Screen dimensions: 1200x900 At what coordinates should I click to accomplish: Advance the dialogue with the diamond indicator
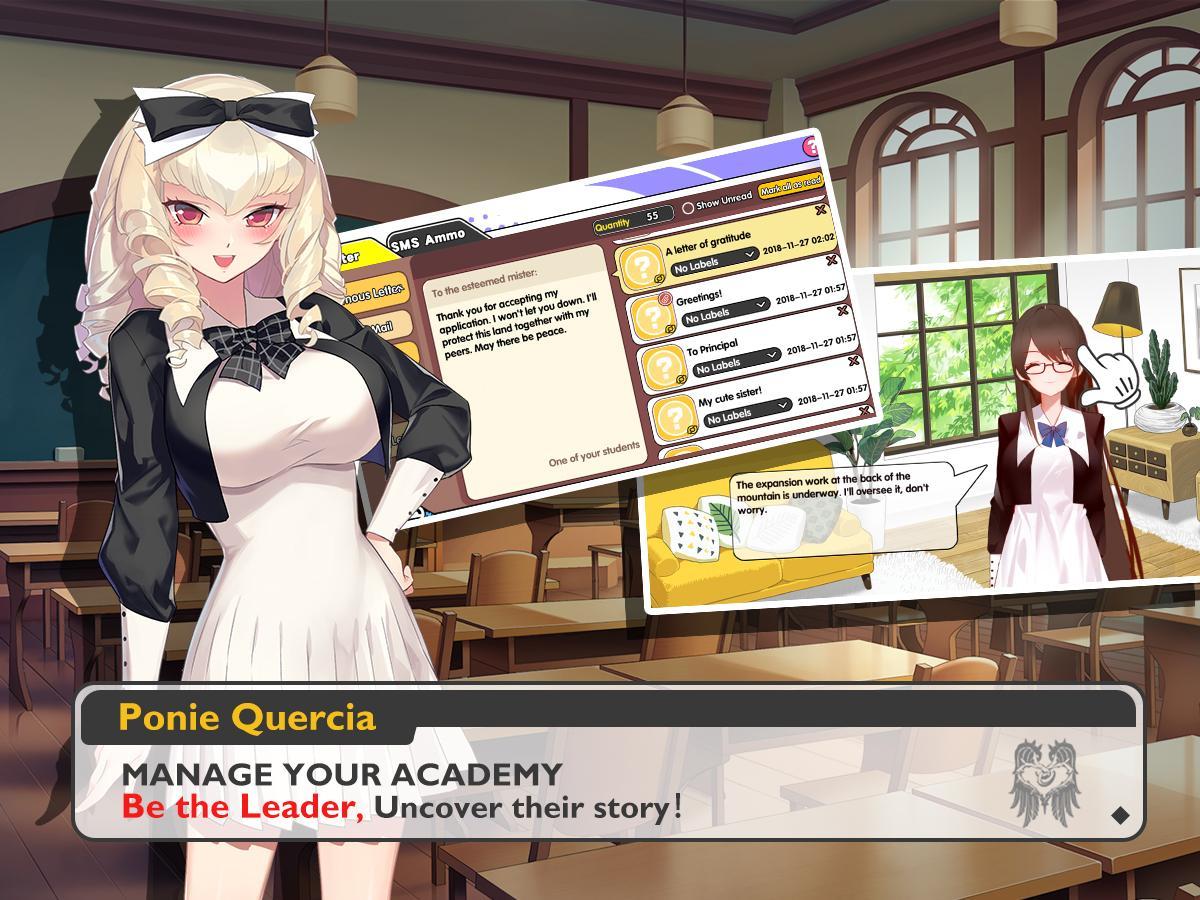click(x=1120, y=815)
